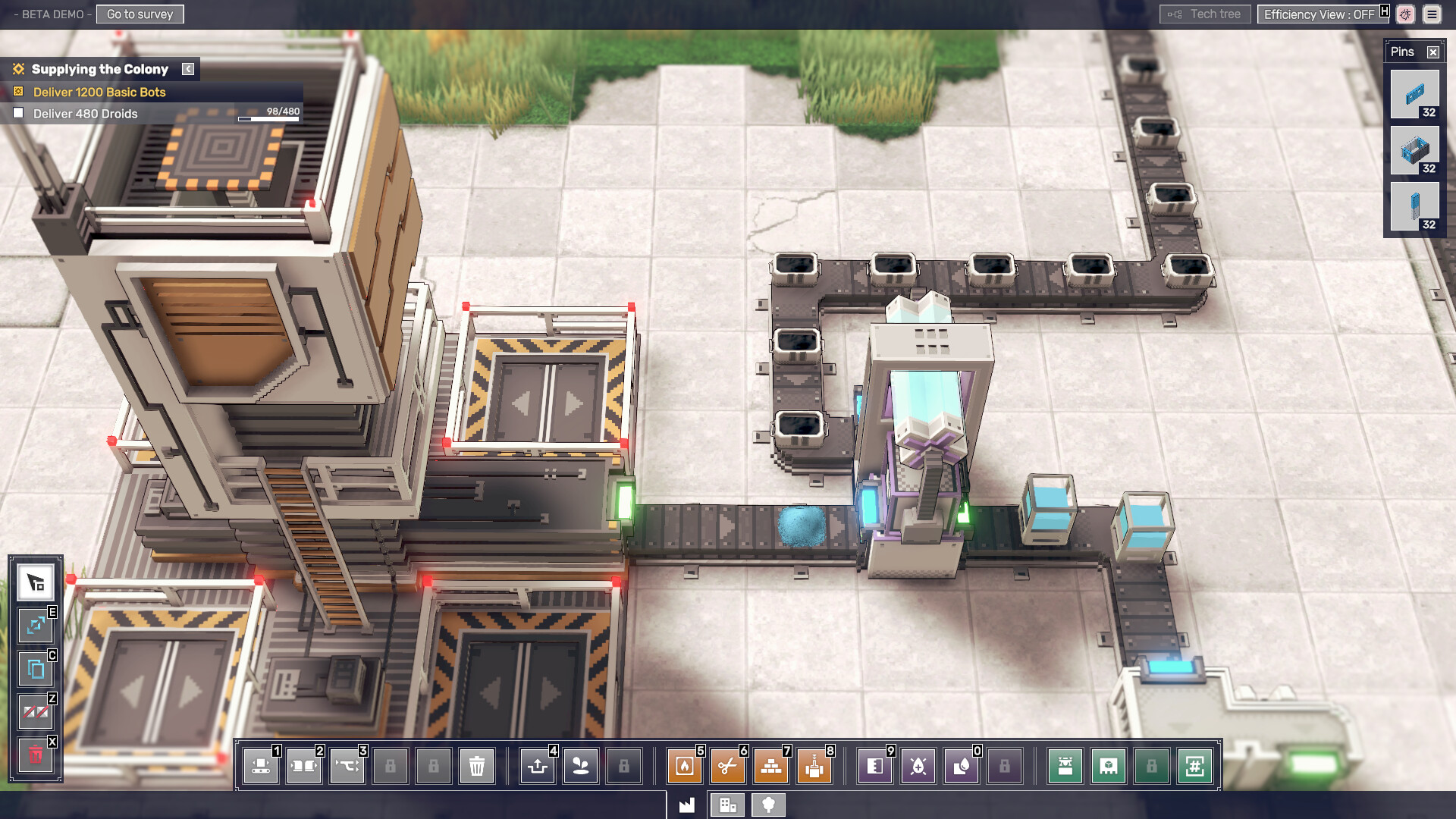This screenshot has height=819, width=1456.
Task: Click the 98/480 Droids progress bar
Action: pyautogui.click(x=268, y=118)
